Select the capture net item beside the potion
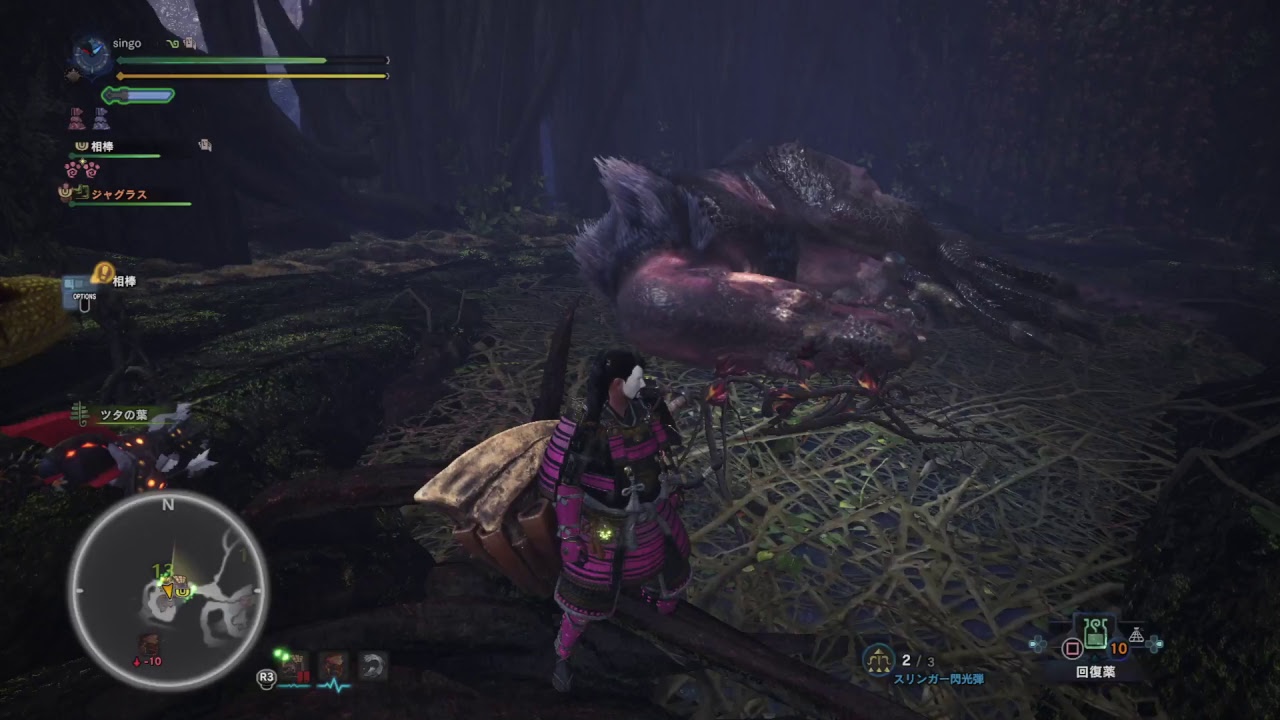This screenshot has height=720, width=1280. click(x=1136, y=635)
